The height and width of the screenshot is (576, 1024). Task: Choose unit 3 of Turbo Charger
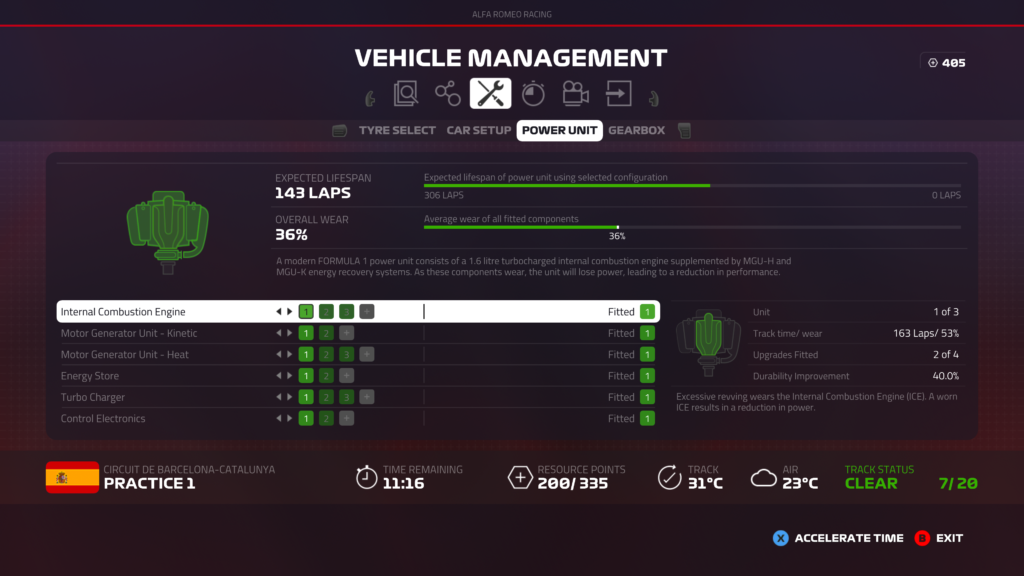[x=346, y=397]
